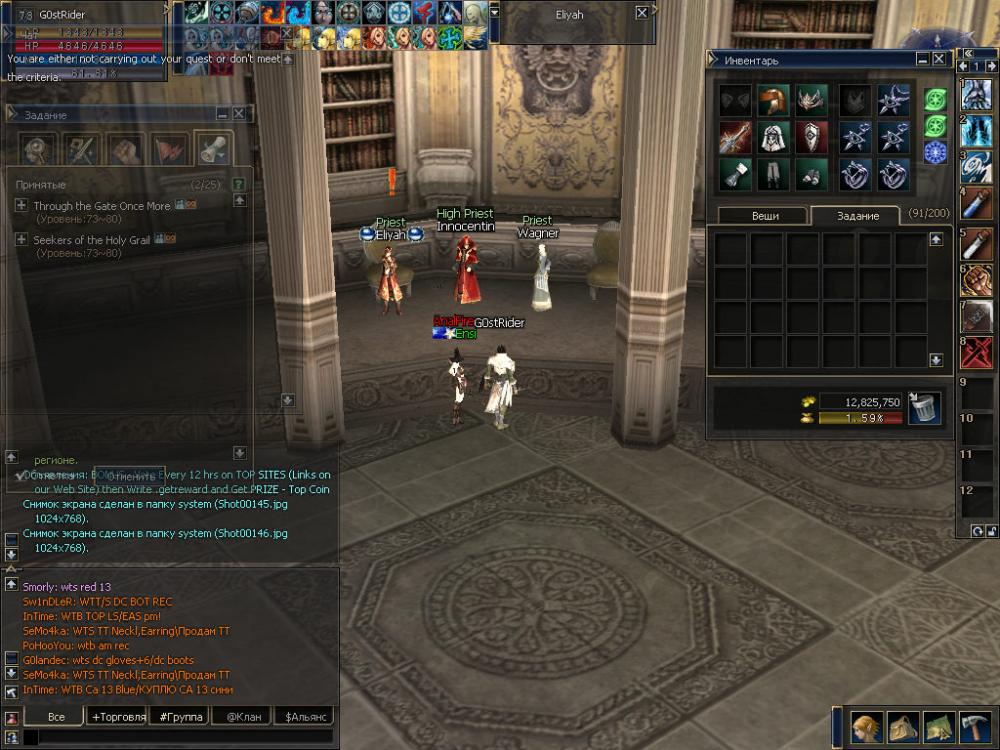Close the Задание quest window
The width and height of the screenshot is (1000, 750).
click(x=239, y=114)
